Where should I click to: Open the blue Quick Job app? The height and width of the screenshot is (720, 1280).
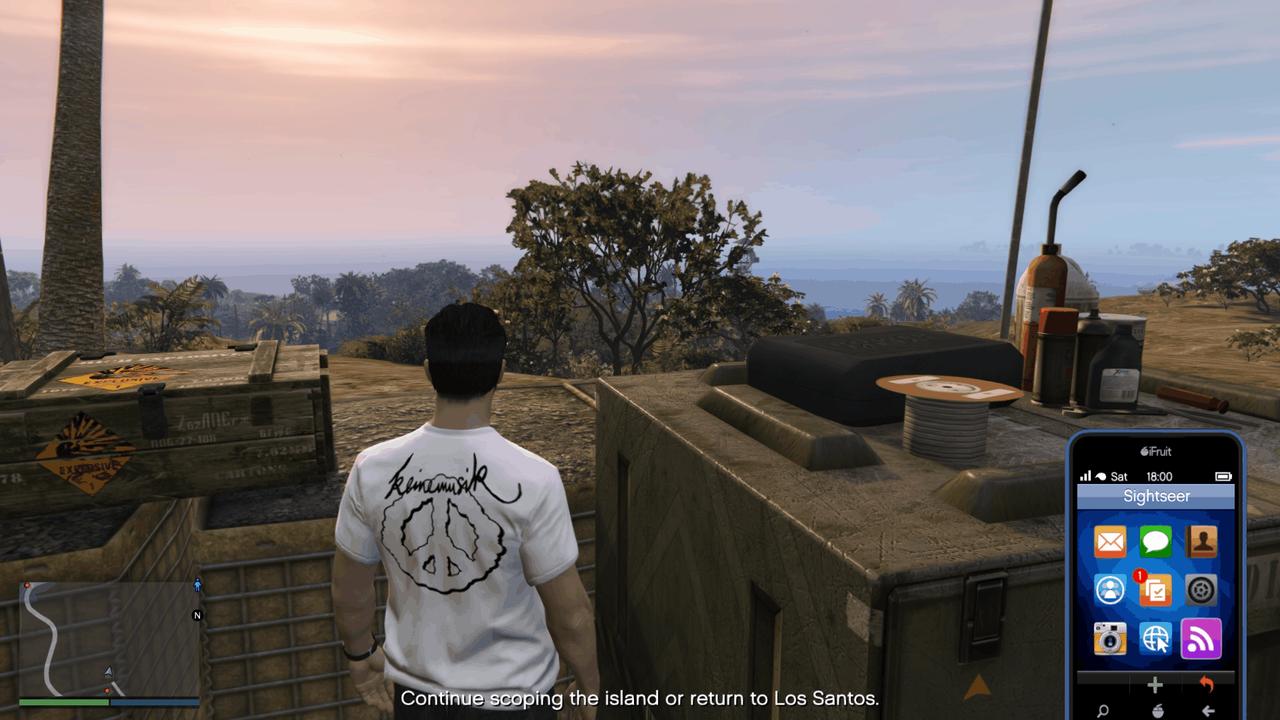pyautogui.click(x=1110, y=589)
